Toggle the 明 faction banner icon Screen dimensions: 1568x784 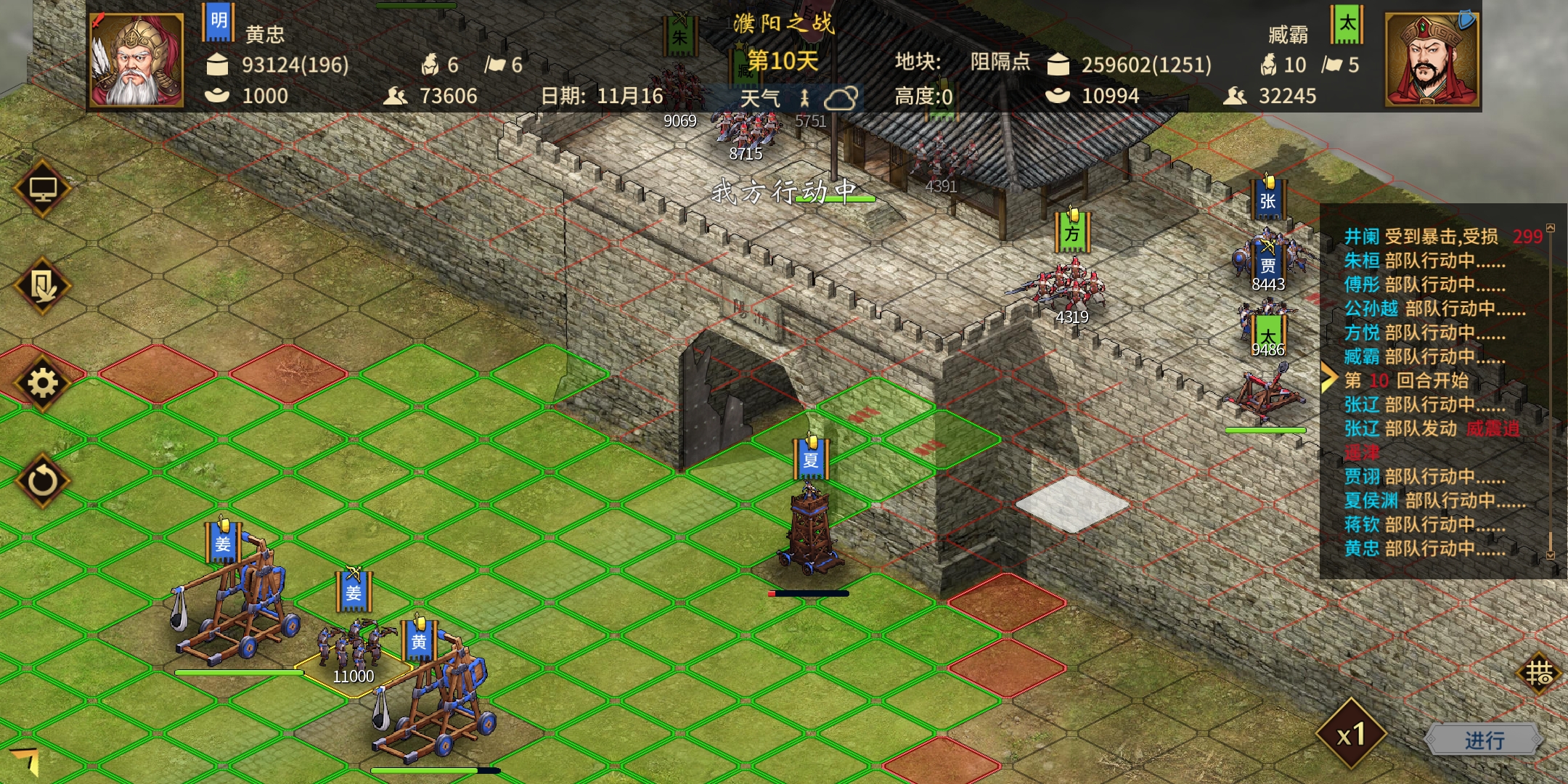(x=218, y=22)
